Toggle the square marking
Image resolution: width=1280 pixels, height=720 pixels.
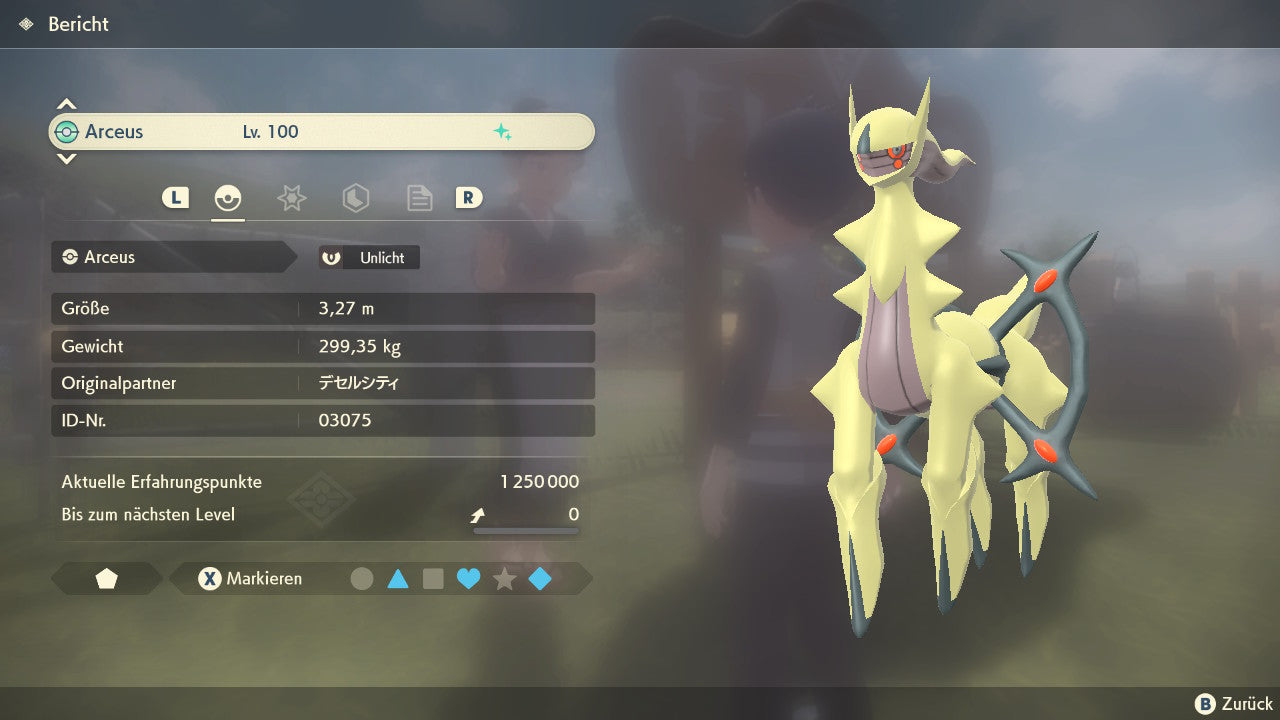[433, 579]
